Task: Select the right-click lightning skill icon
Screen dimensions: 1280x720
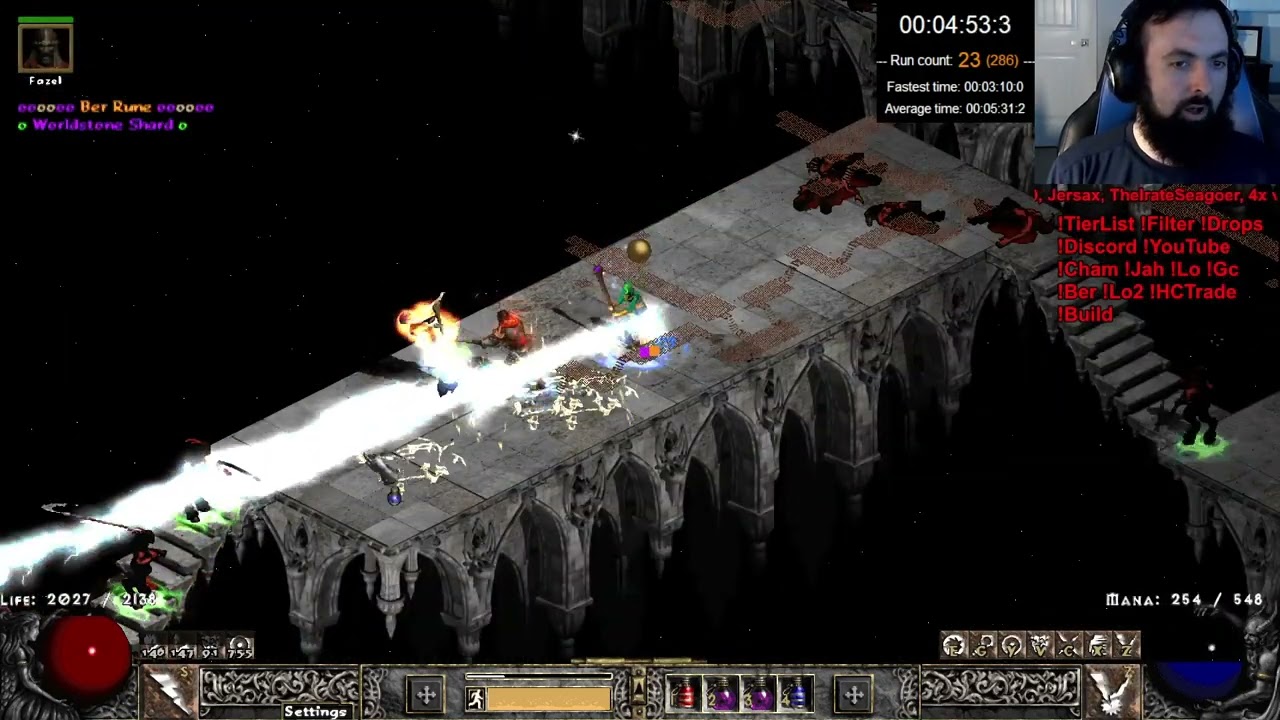Action: point(1112,690)
